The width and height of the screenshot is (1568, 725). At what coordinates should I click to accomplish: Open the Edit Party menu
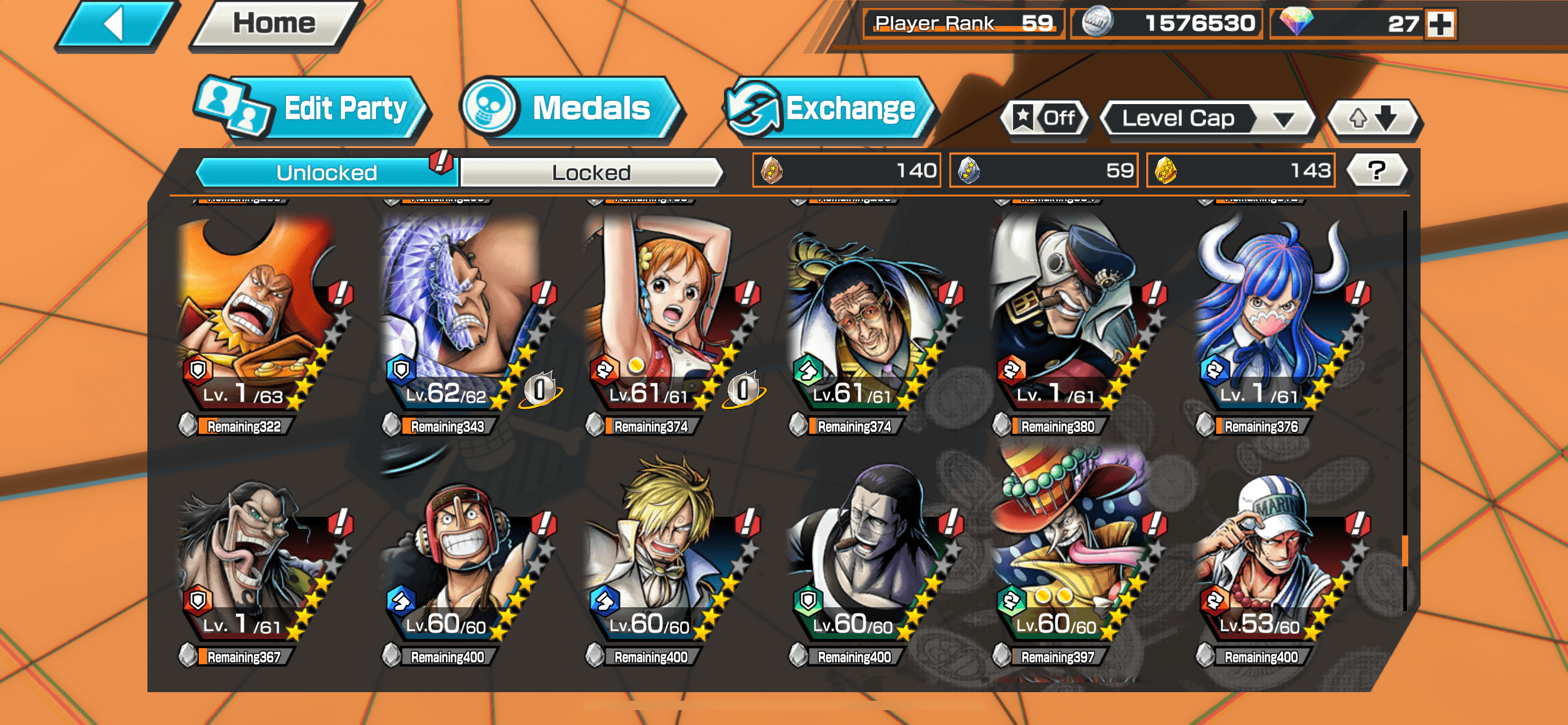tap(313, 109)
